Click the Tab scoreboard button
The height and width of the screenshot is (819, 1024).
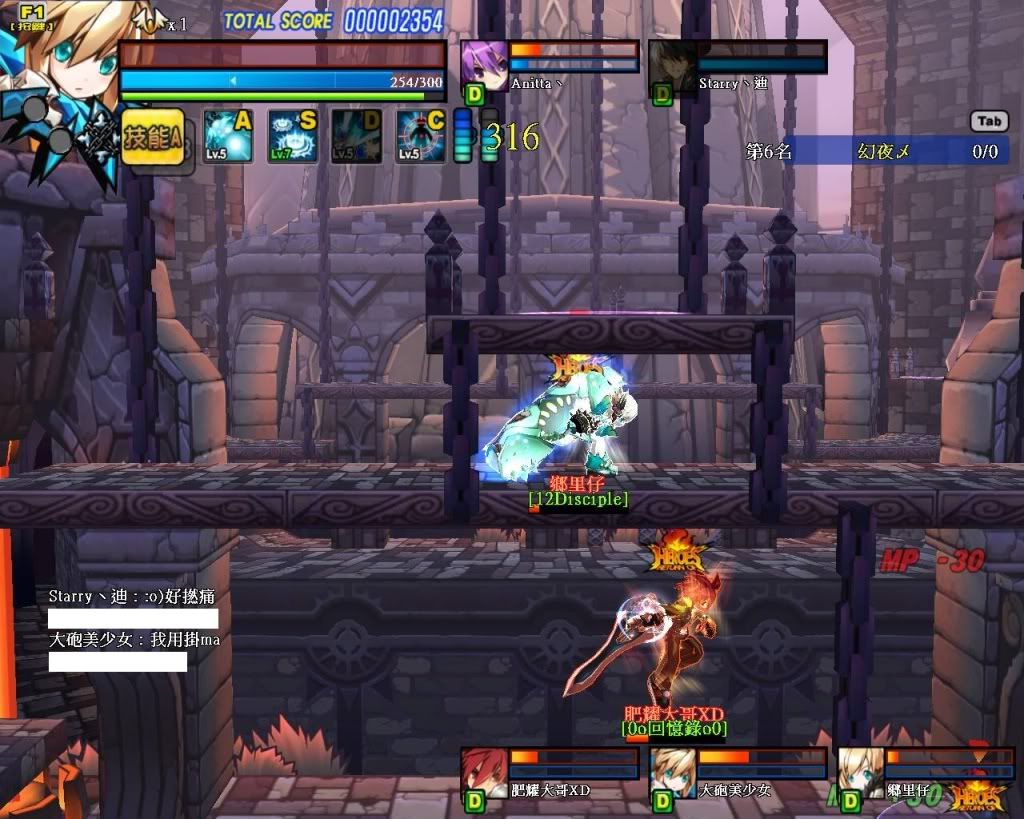pos(989,121)
